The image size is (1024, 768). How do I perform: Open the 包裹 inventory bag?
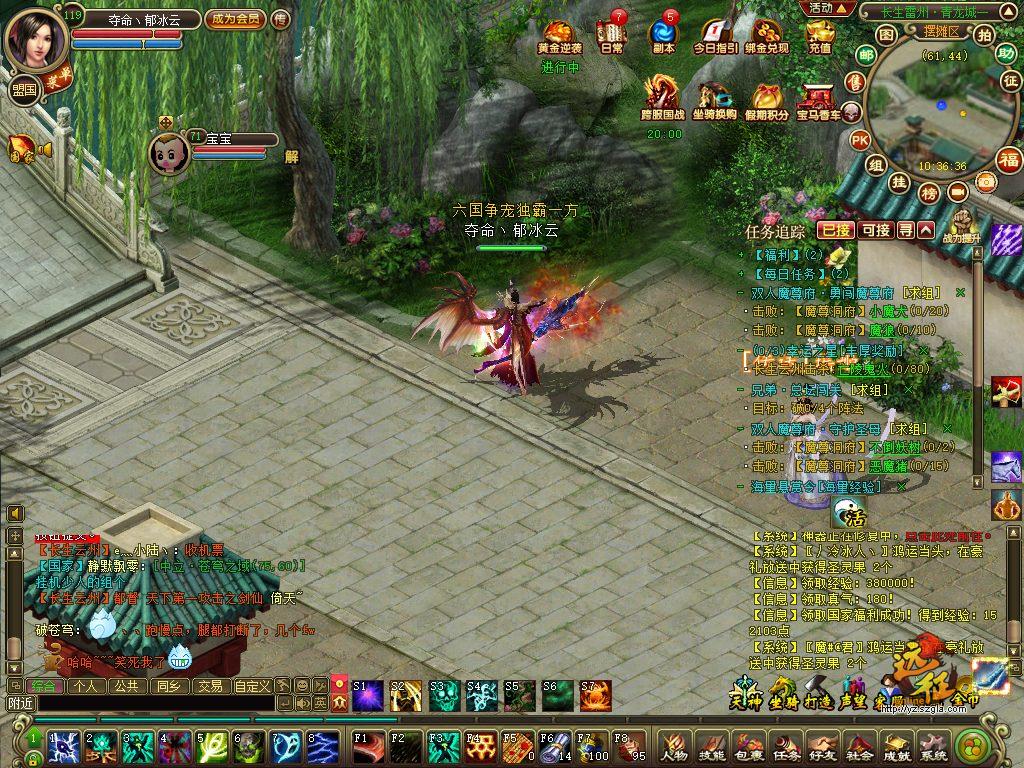pyautogui.click(x=749, y=746)
